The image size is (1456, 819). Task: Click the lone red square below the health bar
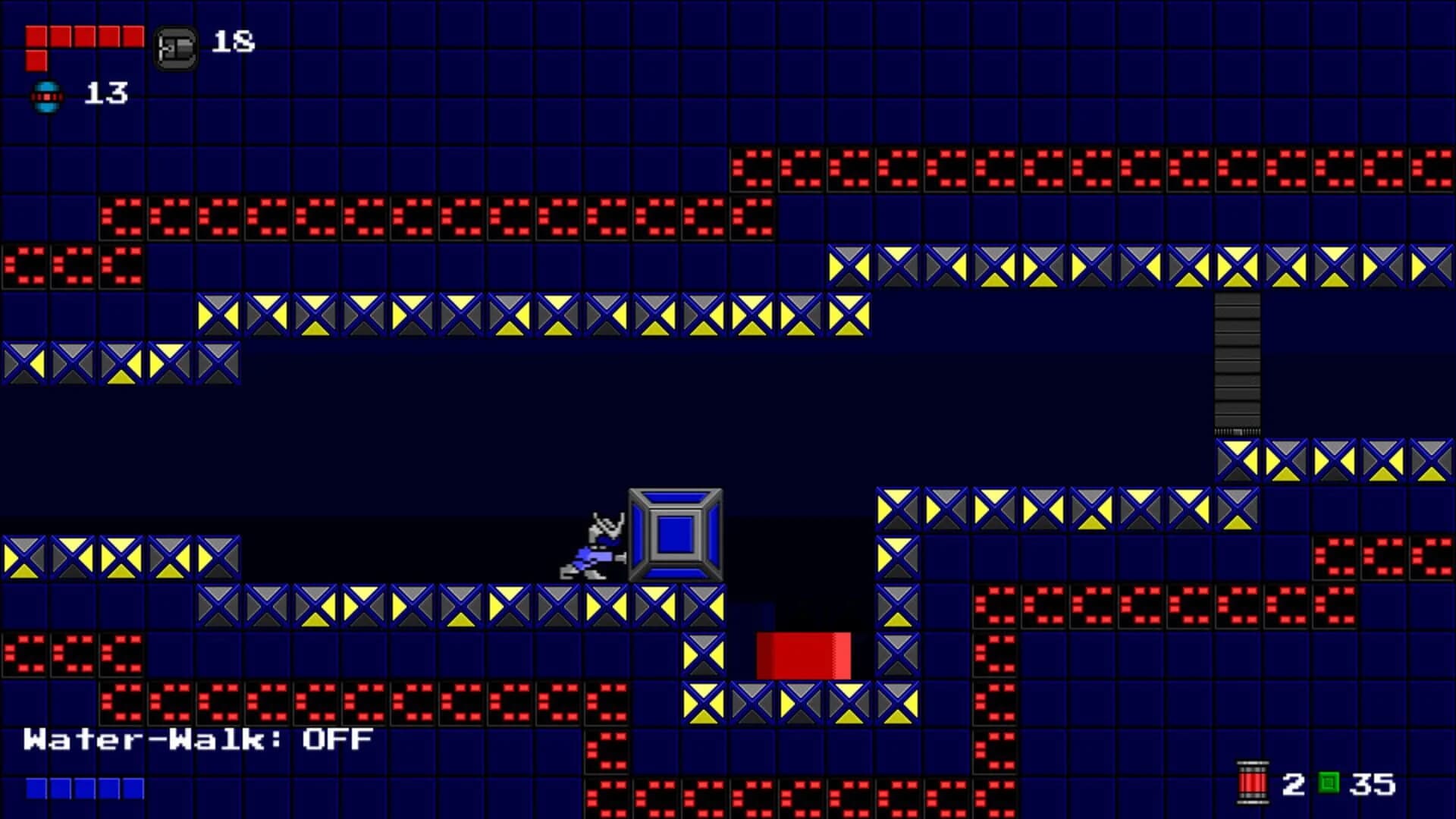pyautogui.click(x=36, y=61)
